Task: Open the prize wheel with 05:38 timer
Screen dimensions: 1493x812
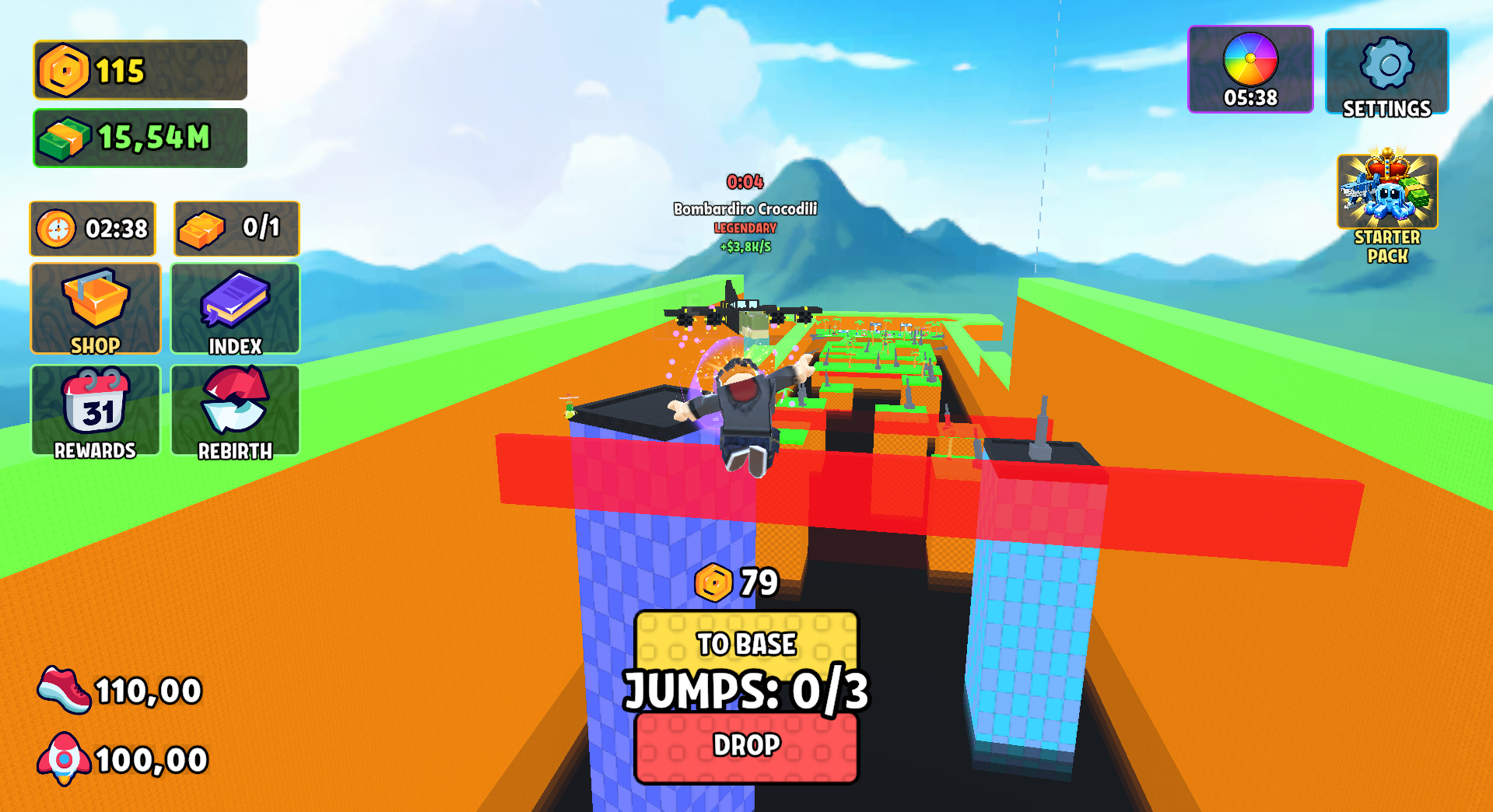Action: pos(1250,68)
